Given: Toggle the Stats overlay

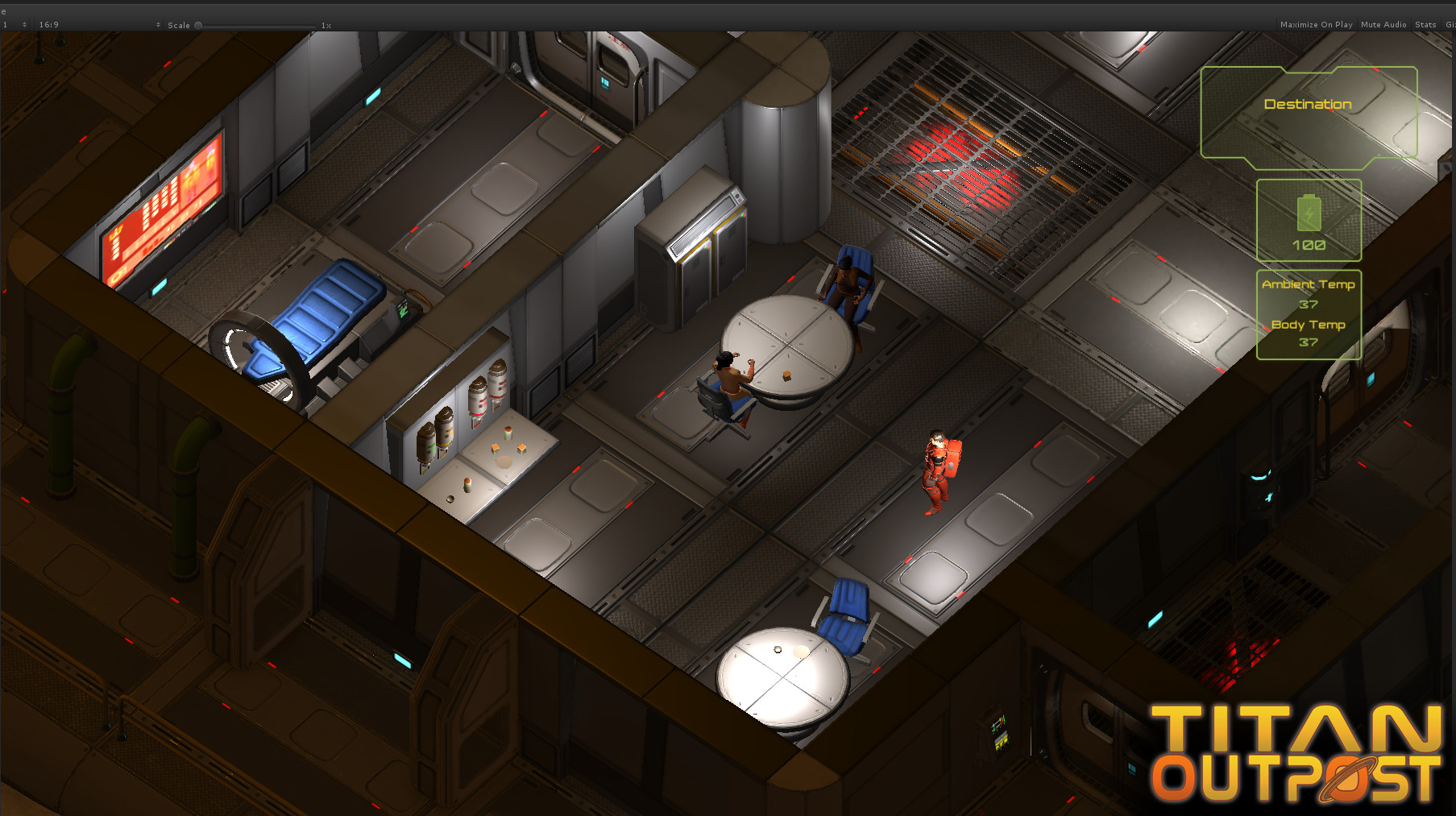Looking at the screenshot, I should (1425, 24).
